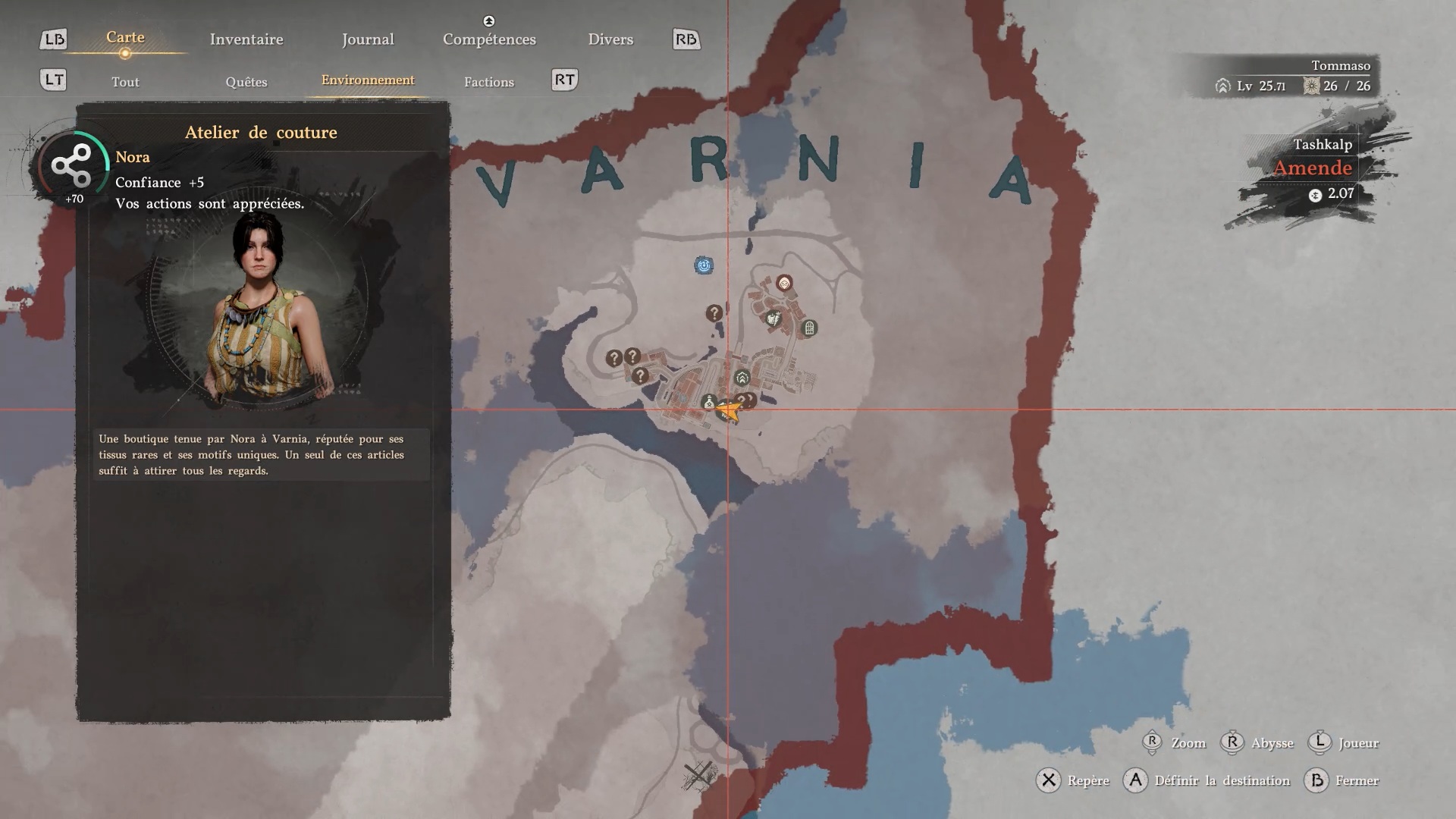Select the Environnement map filter

(368, 80)
